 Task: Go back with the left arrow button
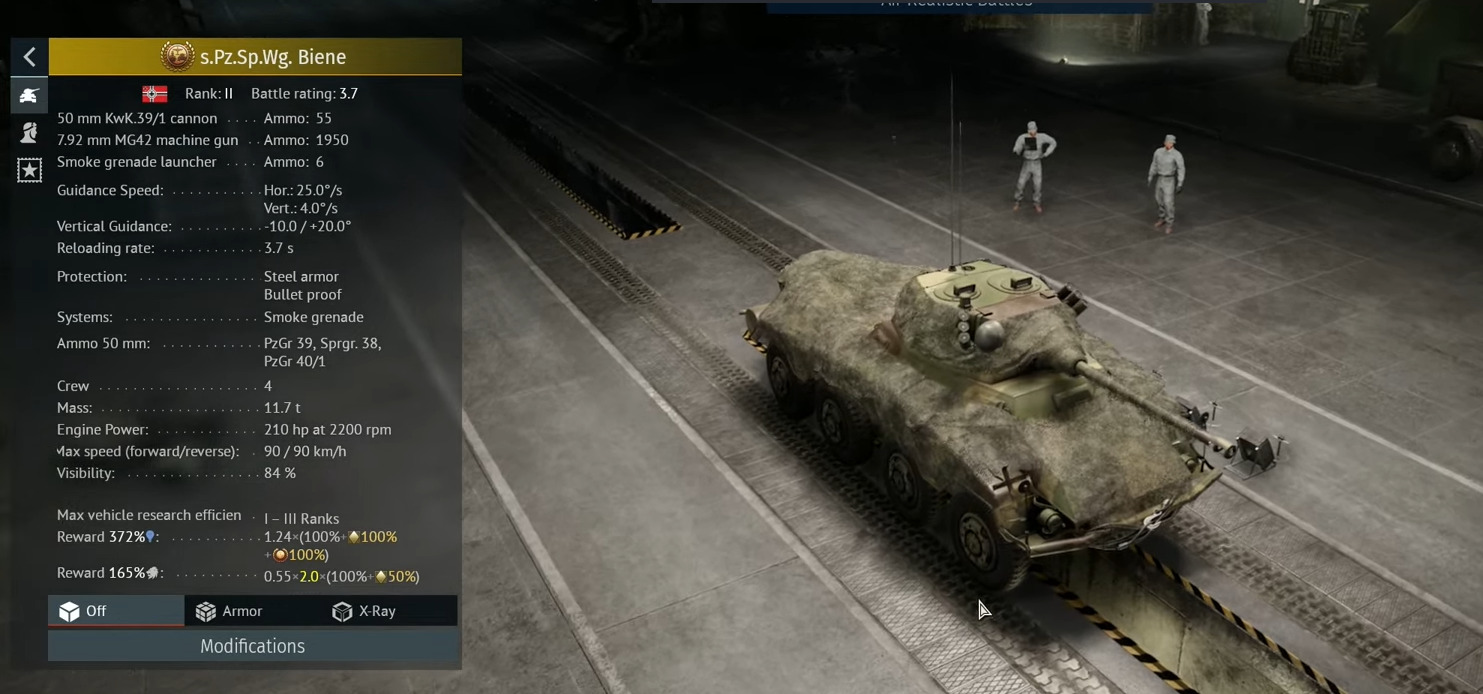coord(29,57)
